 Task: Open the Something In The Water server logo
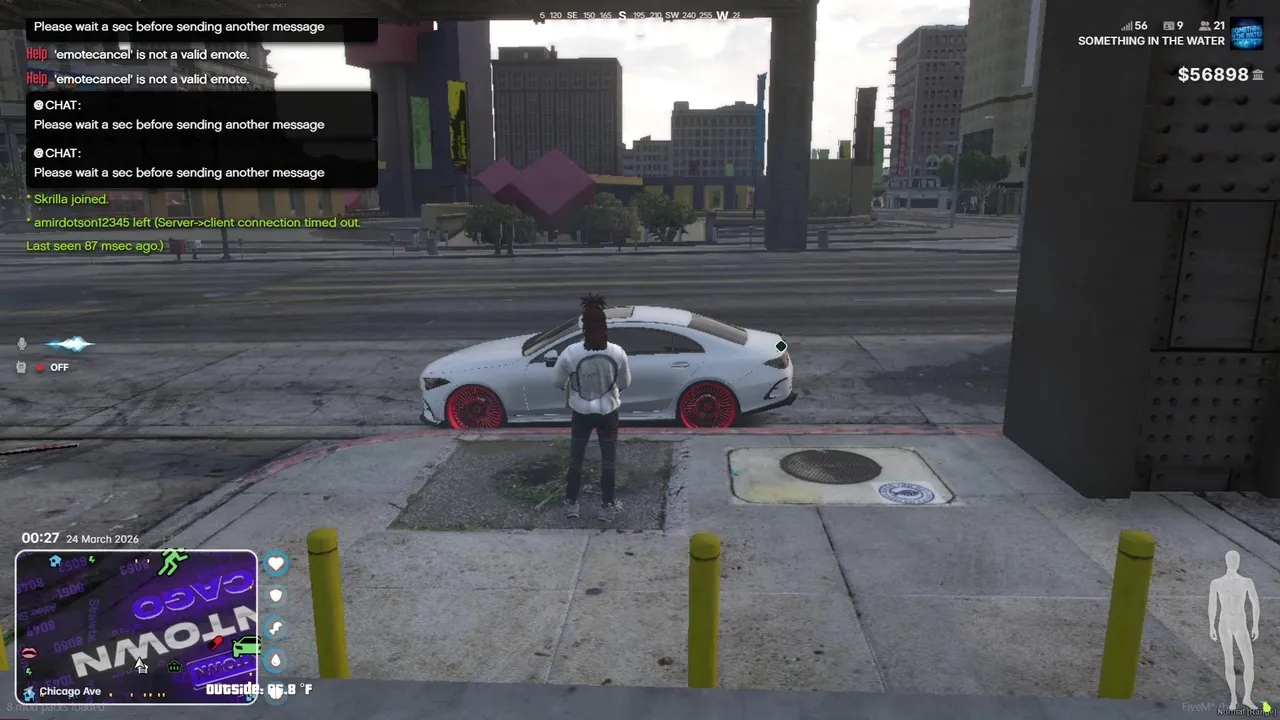coord(1246,33)
